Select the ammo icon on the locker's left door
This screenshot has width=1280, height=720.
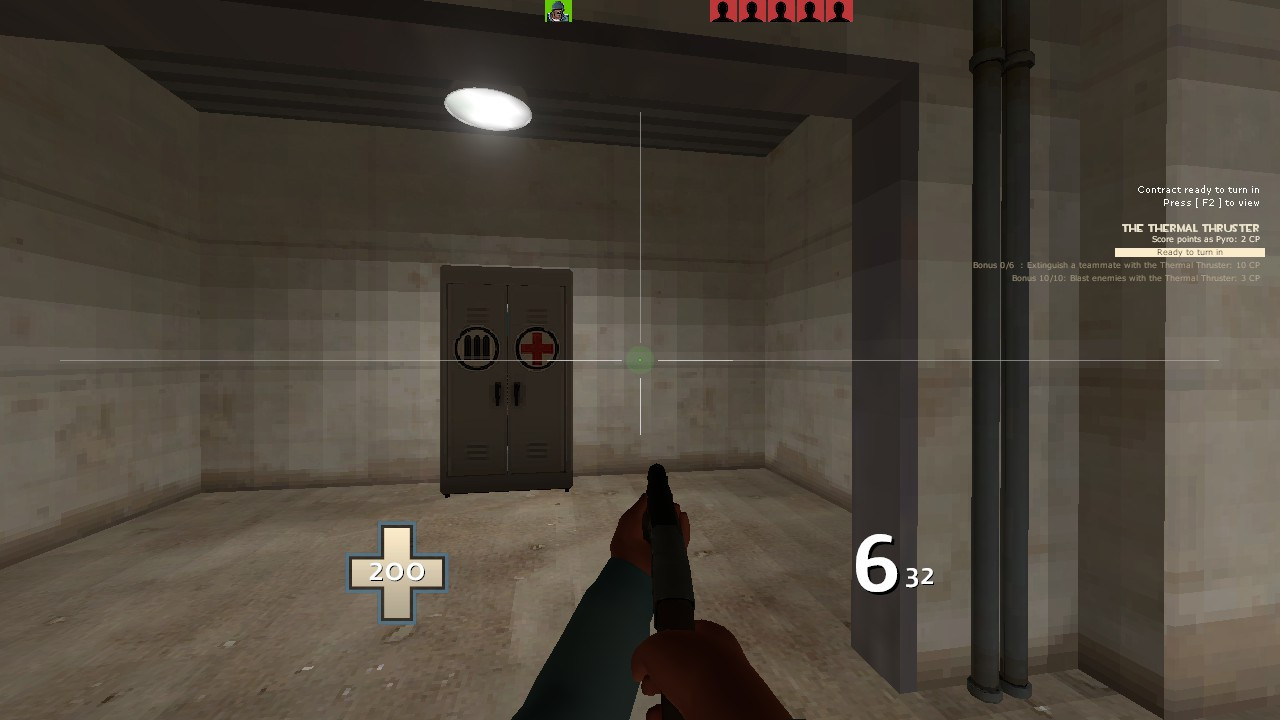tap(477, 348)
